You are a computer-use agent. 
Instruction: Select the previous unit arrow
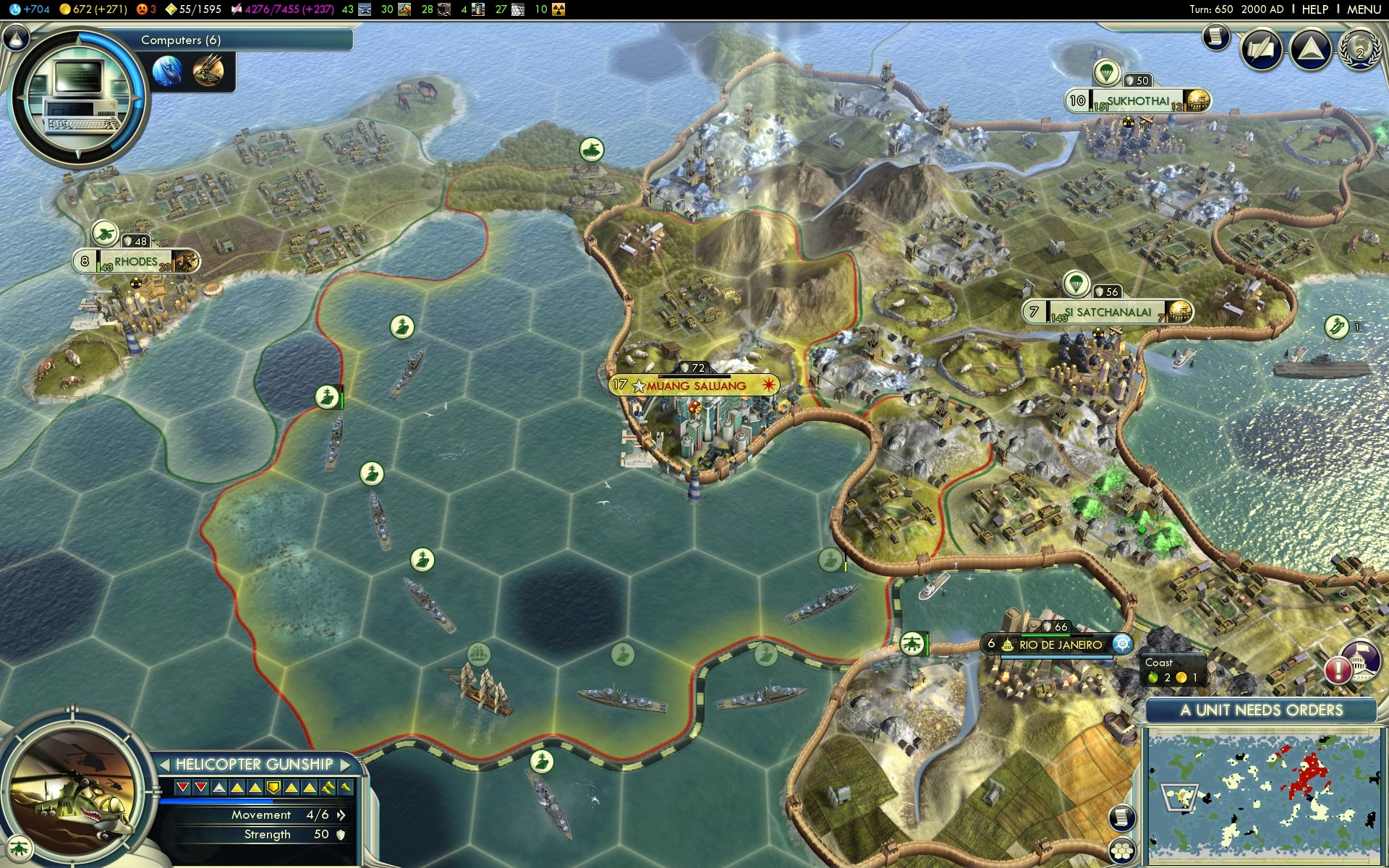click(165, 765)
